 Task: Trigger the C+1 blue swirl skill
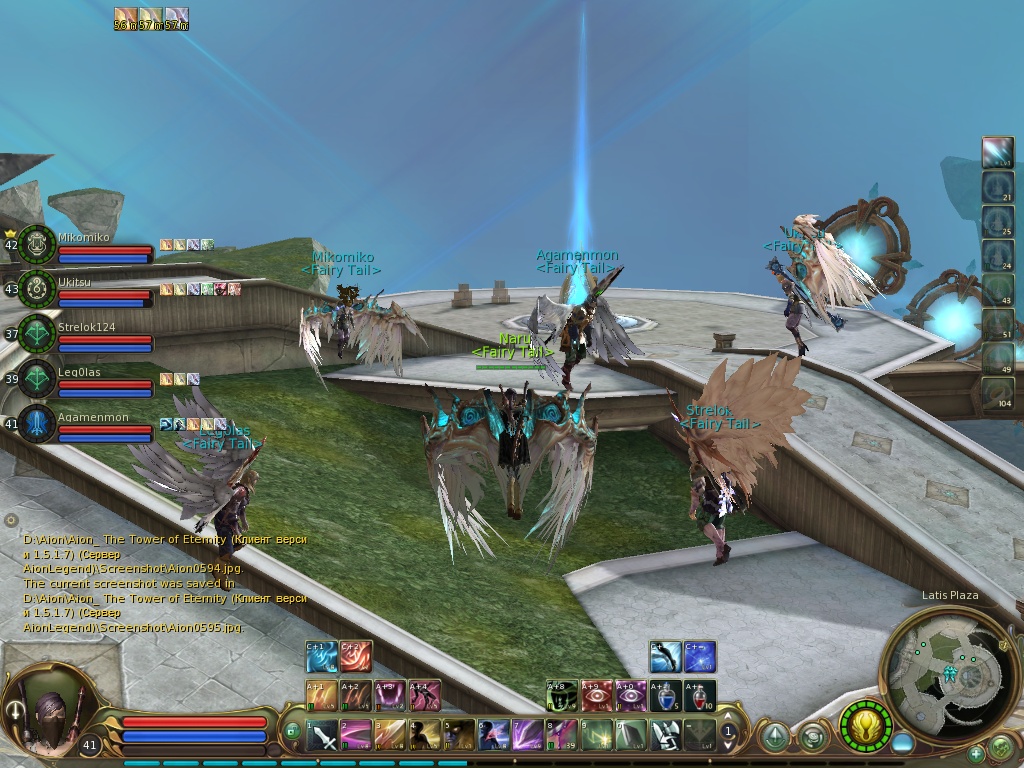coord(321,656)
